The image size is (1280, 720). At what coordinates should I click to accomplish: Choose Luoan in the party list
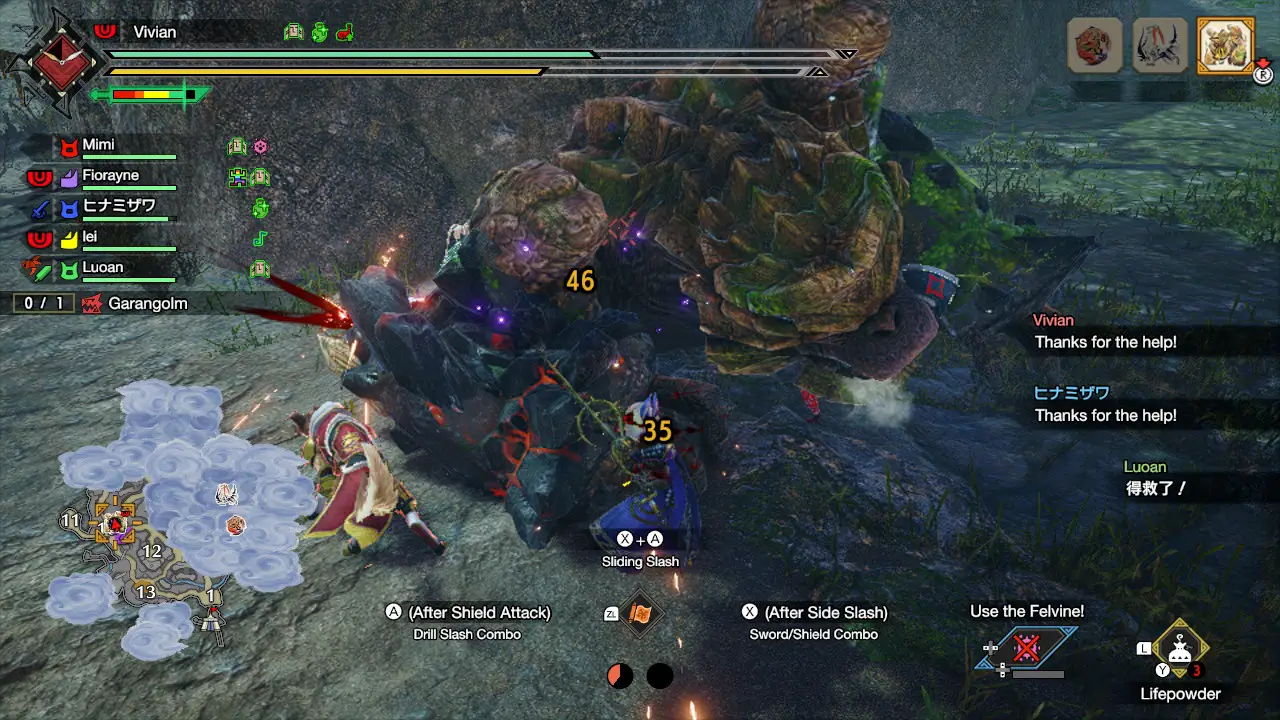[x=102, y=268]
